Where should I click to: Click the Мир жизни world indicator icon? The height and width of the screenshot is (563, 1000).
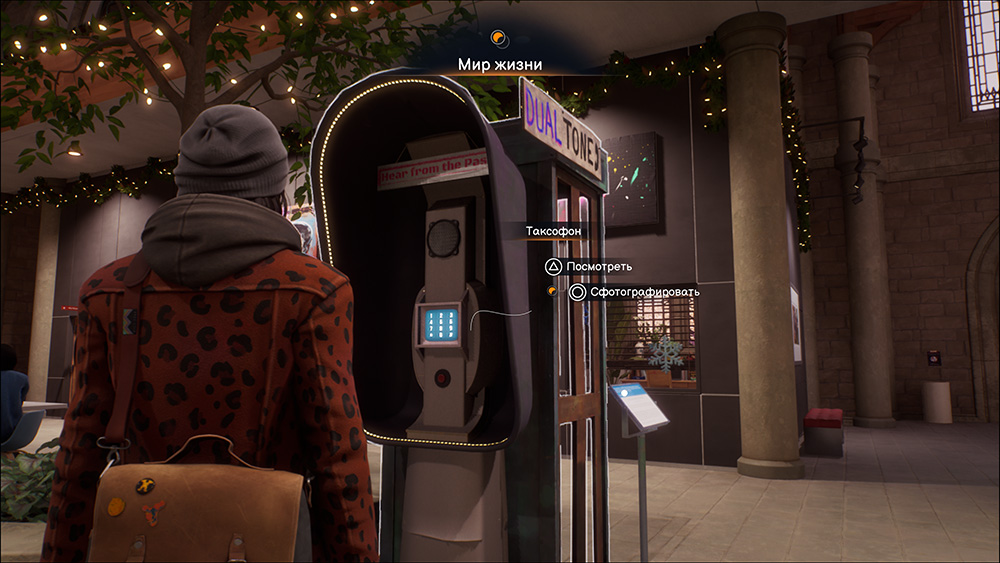(x=499, y=39)
